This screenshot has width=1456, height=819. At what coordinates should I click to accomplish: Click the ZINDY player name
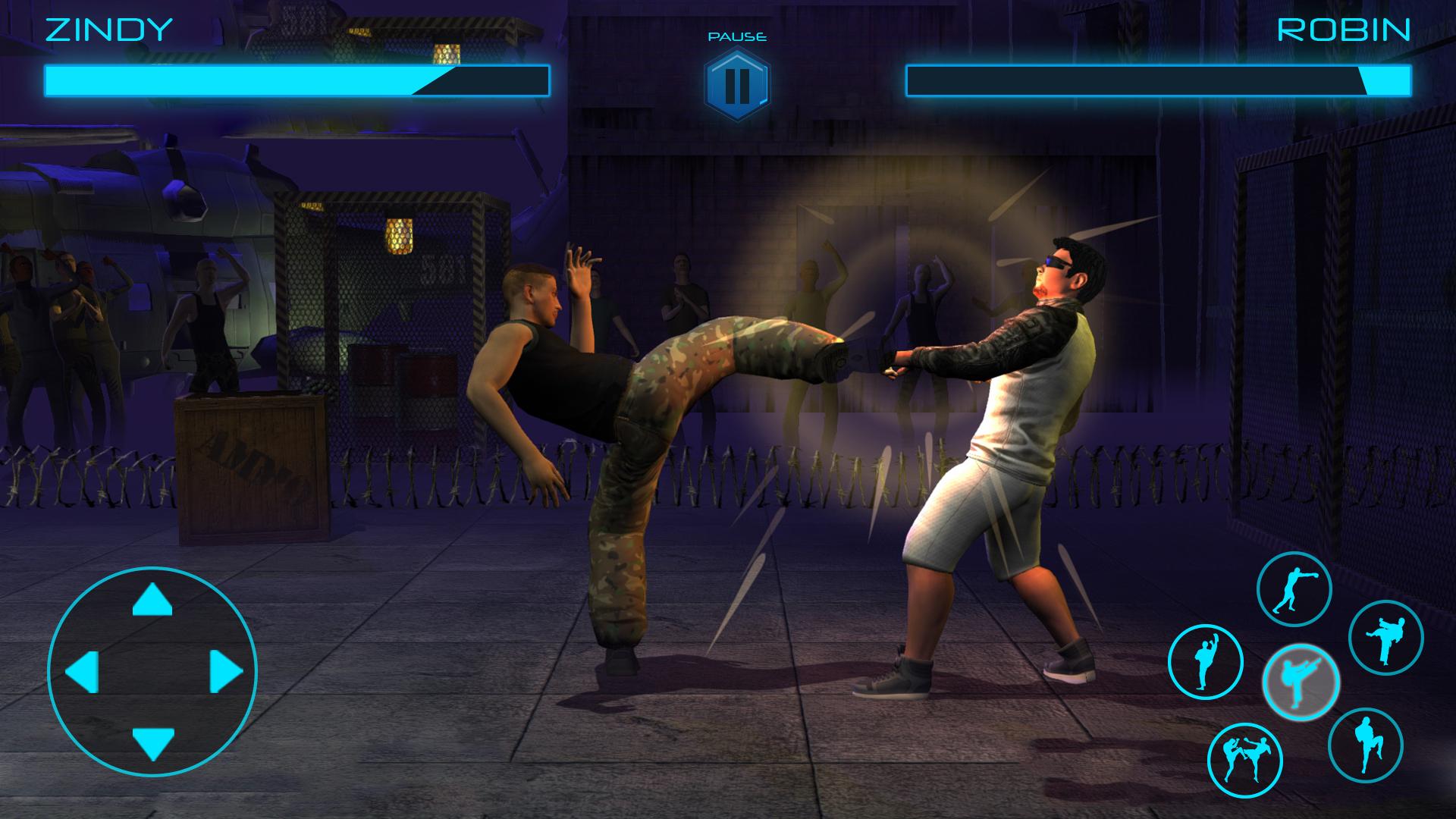click(x=106, y=30)
